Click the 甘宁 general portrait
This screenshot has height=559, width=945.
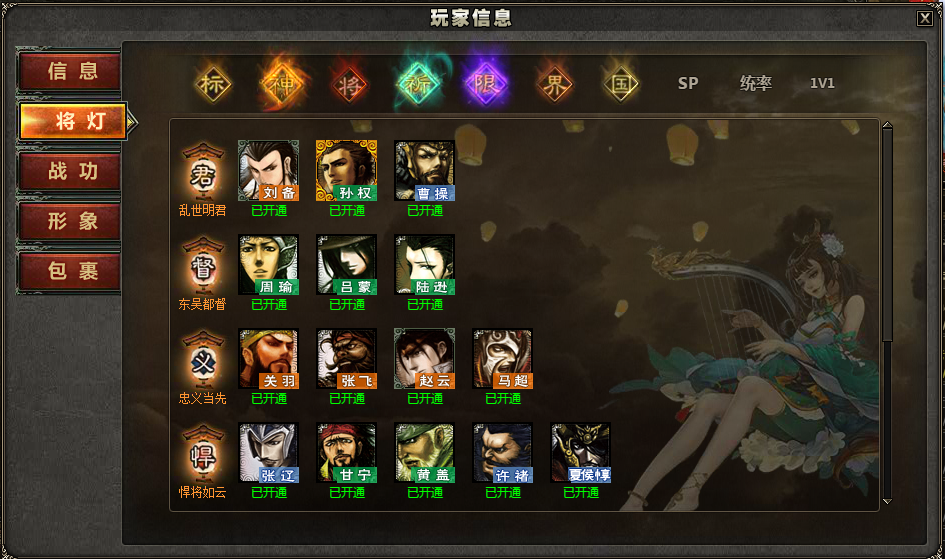346,453
